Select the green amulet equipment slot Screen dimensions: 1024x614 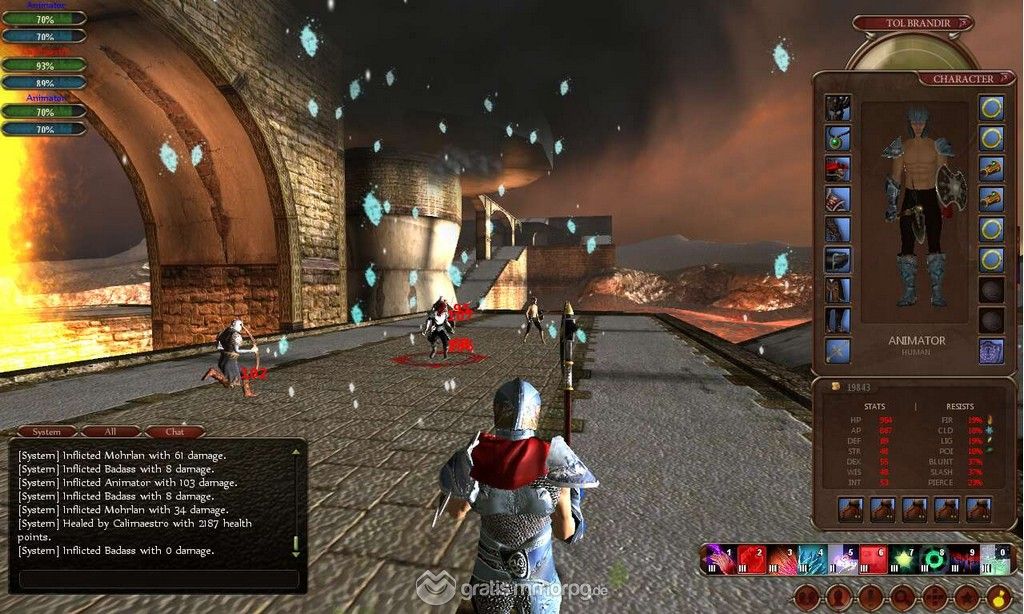[x=838, y=138]
